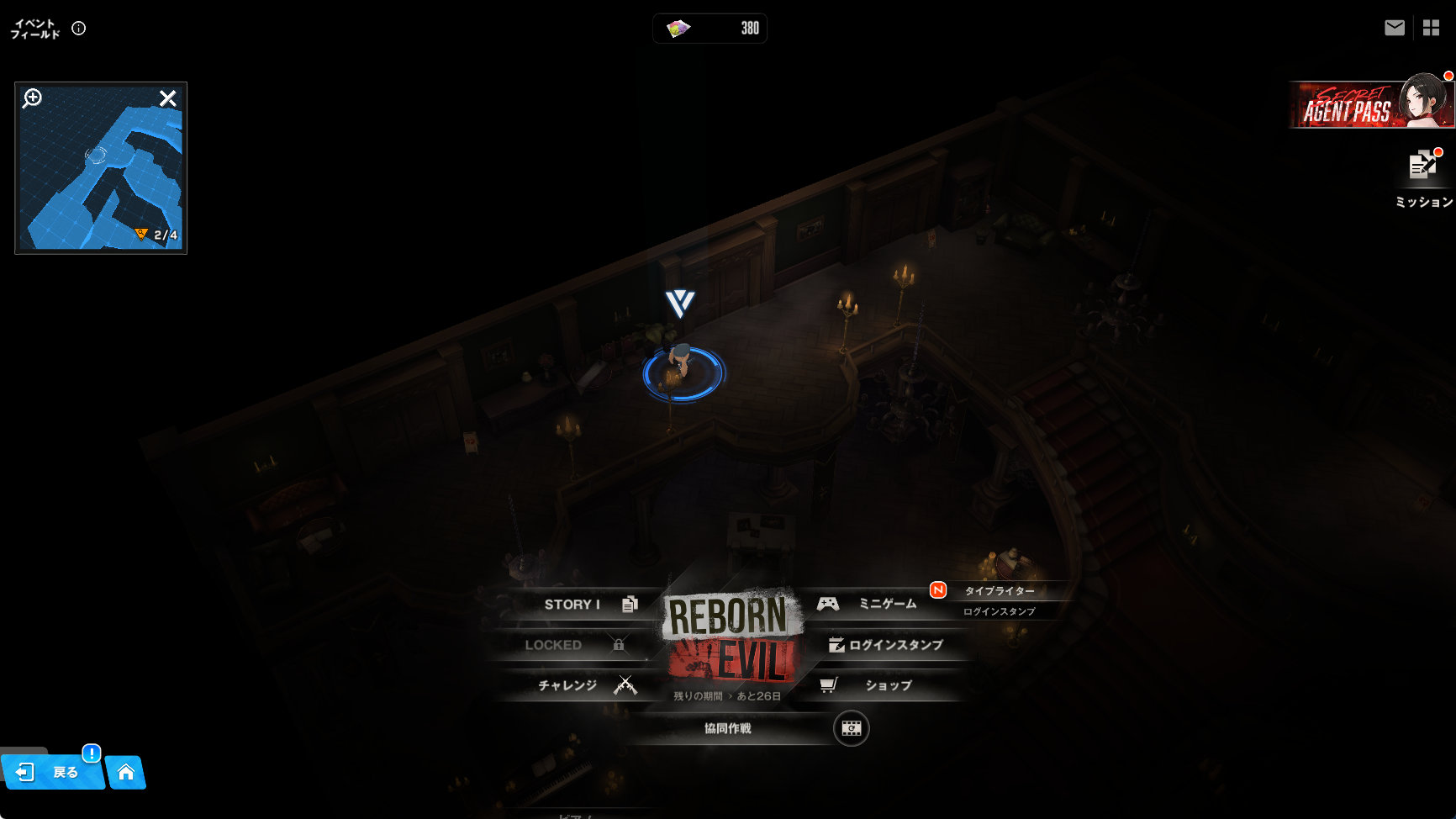The image size is (1456, 819).
Task: Close the minimap panel
Action: (168, 98)
